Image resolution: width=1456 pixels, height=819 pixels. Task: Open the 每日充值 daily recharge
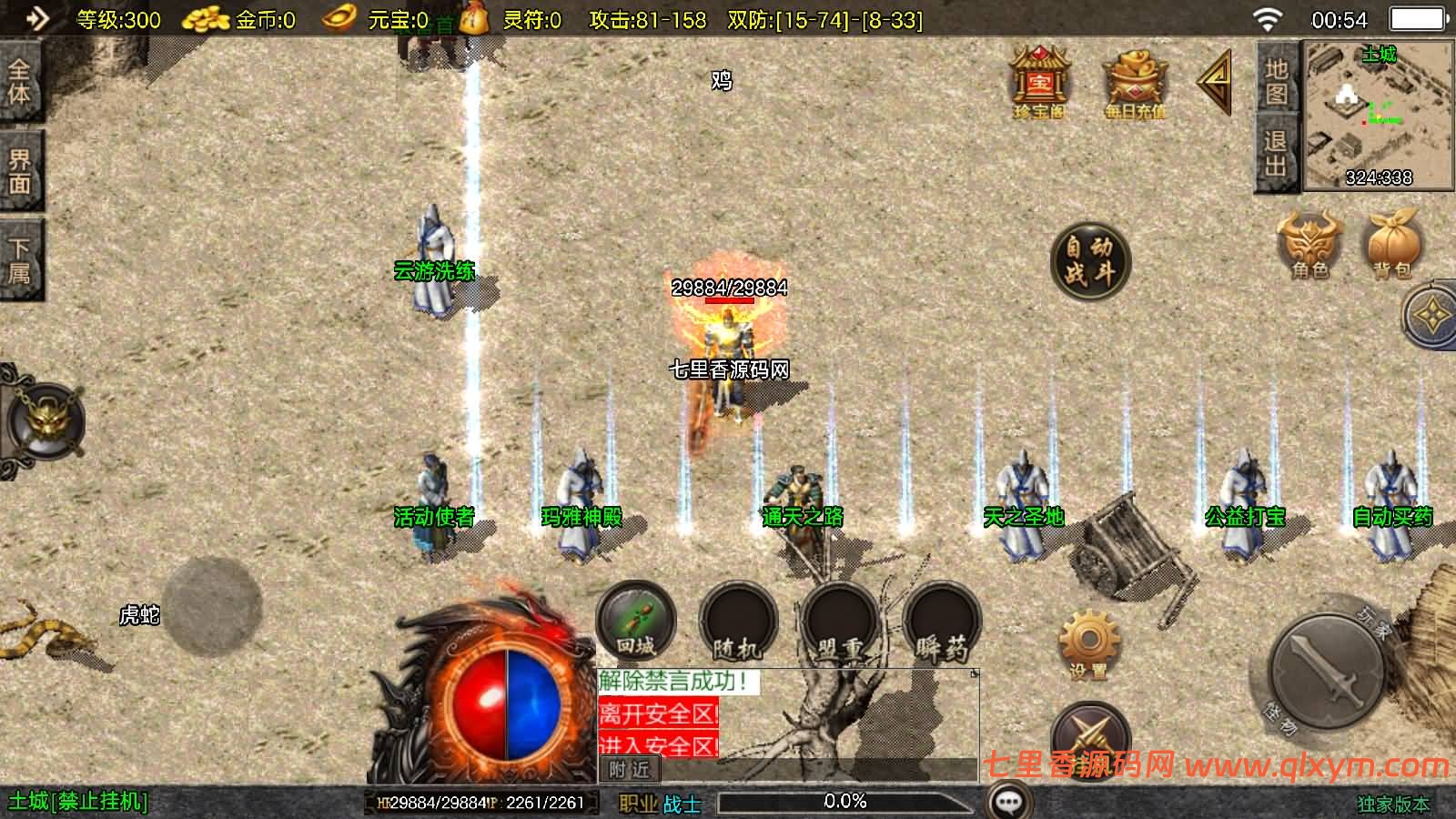point(1134,84)
